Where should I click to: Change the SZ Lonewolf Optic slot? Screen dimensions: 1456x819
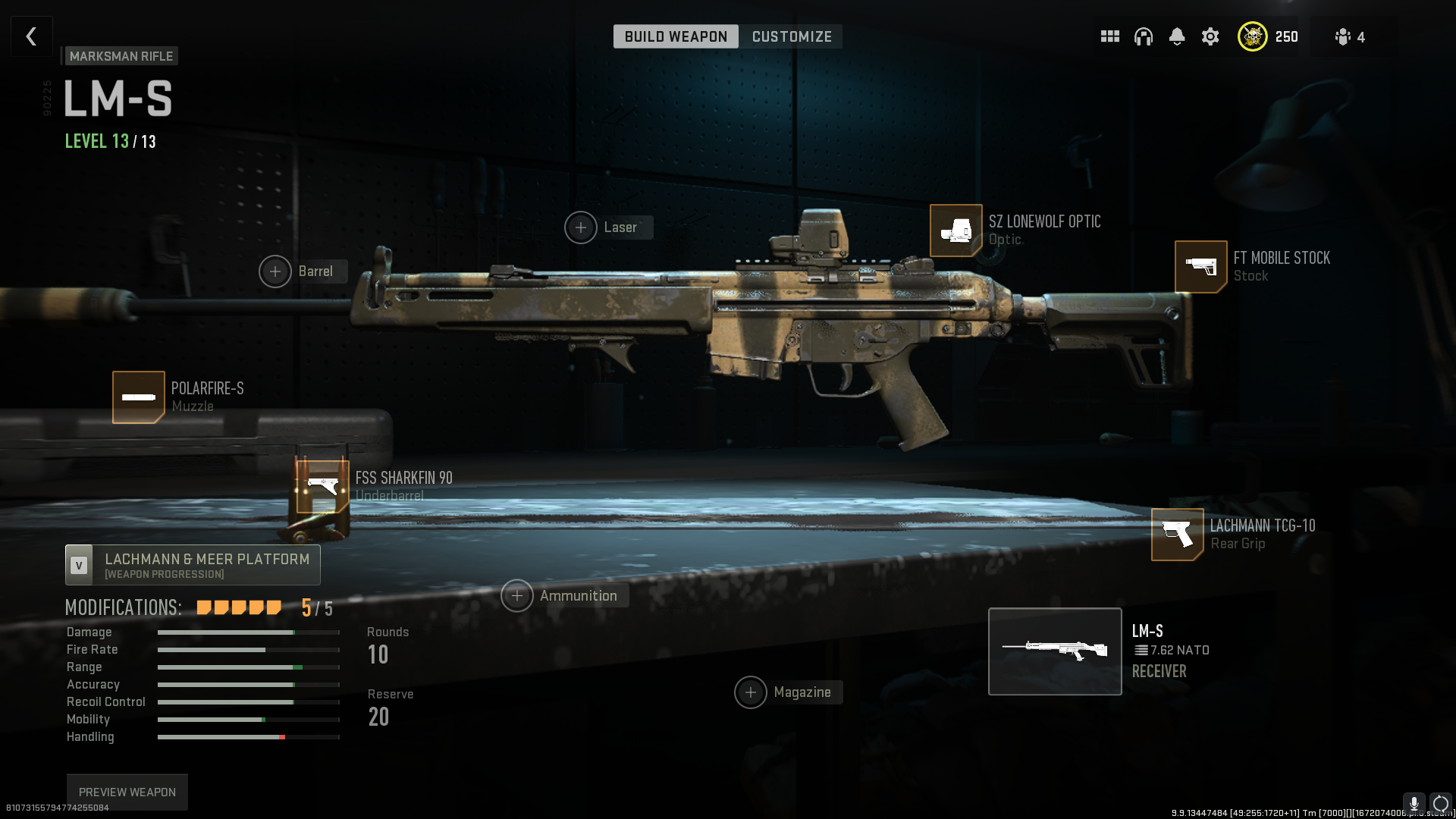click(955, 231)
